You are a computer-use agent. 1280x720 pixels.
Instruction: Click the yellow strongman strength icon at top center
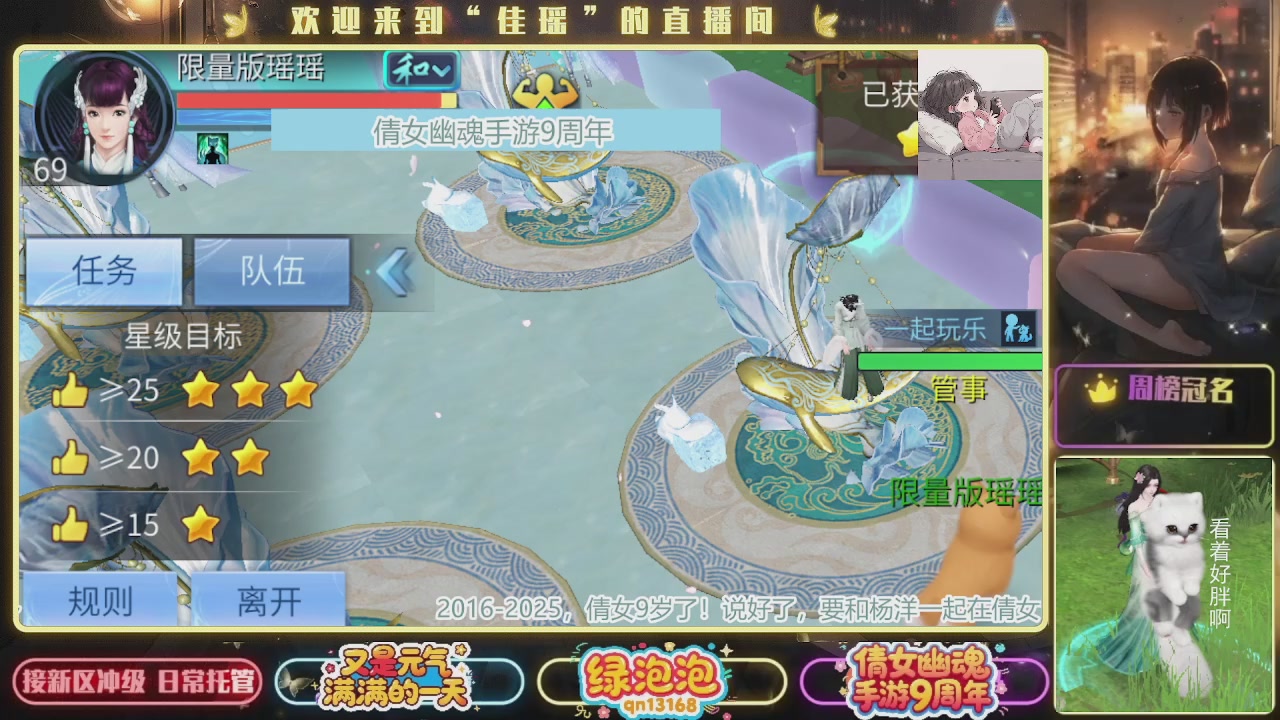click(544, 90)
